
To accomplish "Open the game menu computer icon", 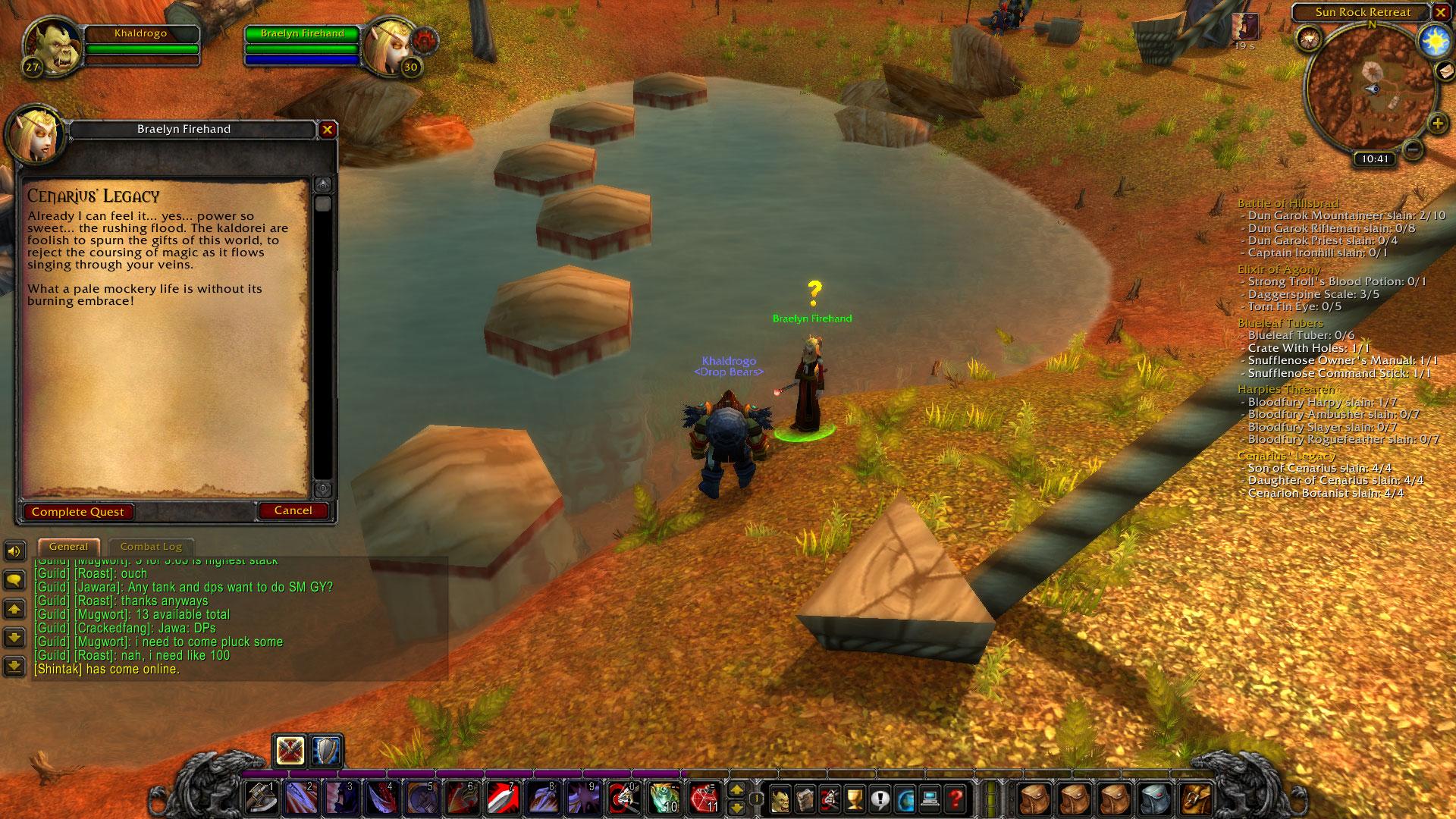I will coord(929,799).
